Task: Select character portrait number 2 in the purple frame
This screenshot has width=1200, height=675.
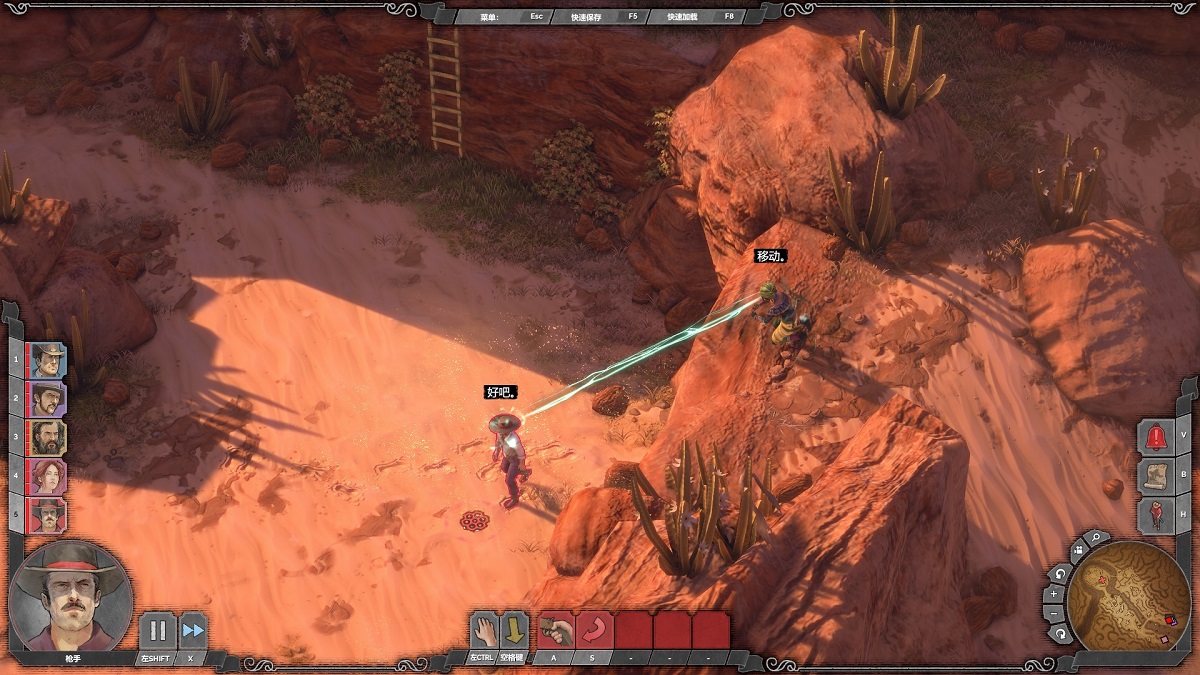Action: [48, 399]
